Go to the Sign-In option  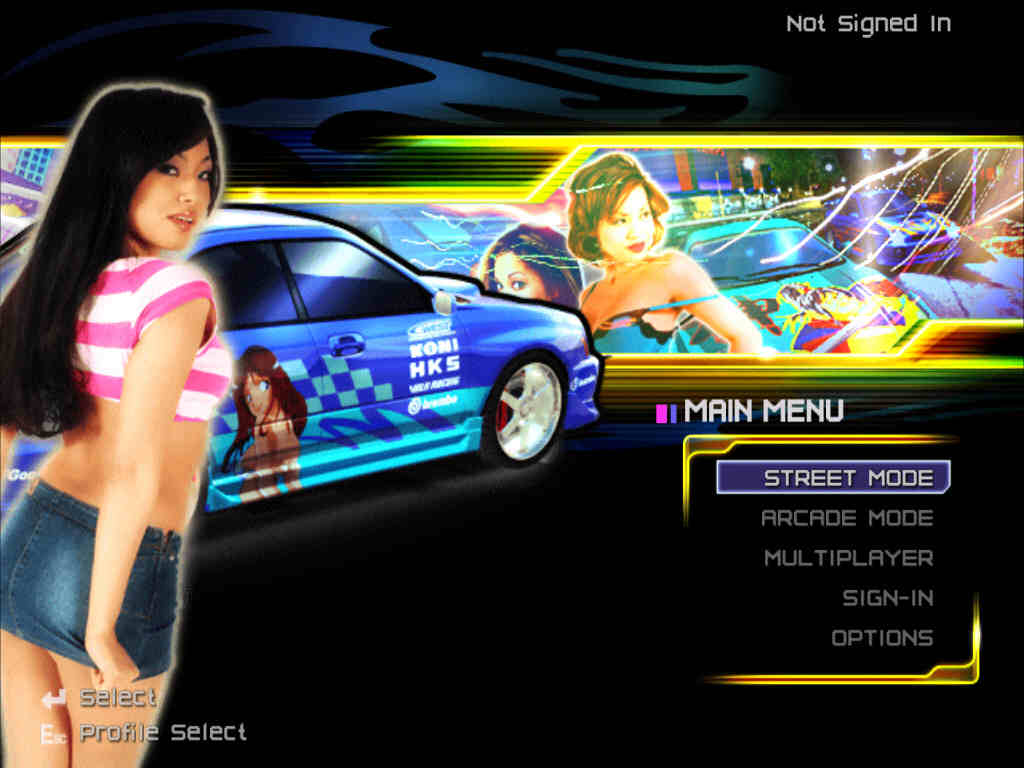(887, 598)
